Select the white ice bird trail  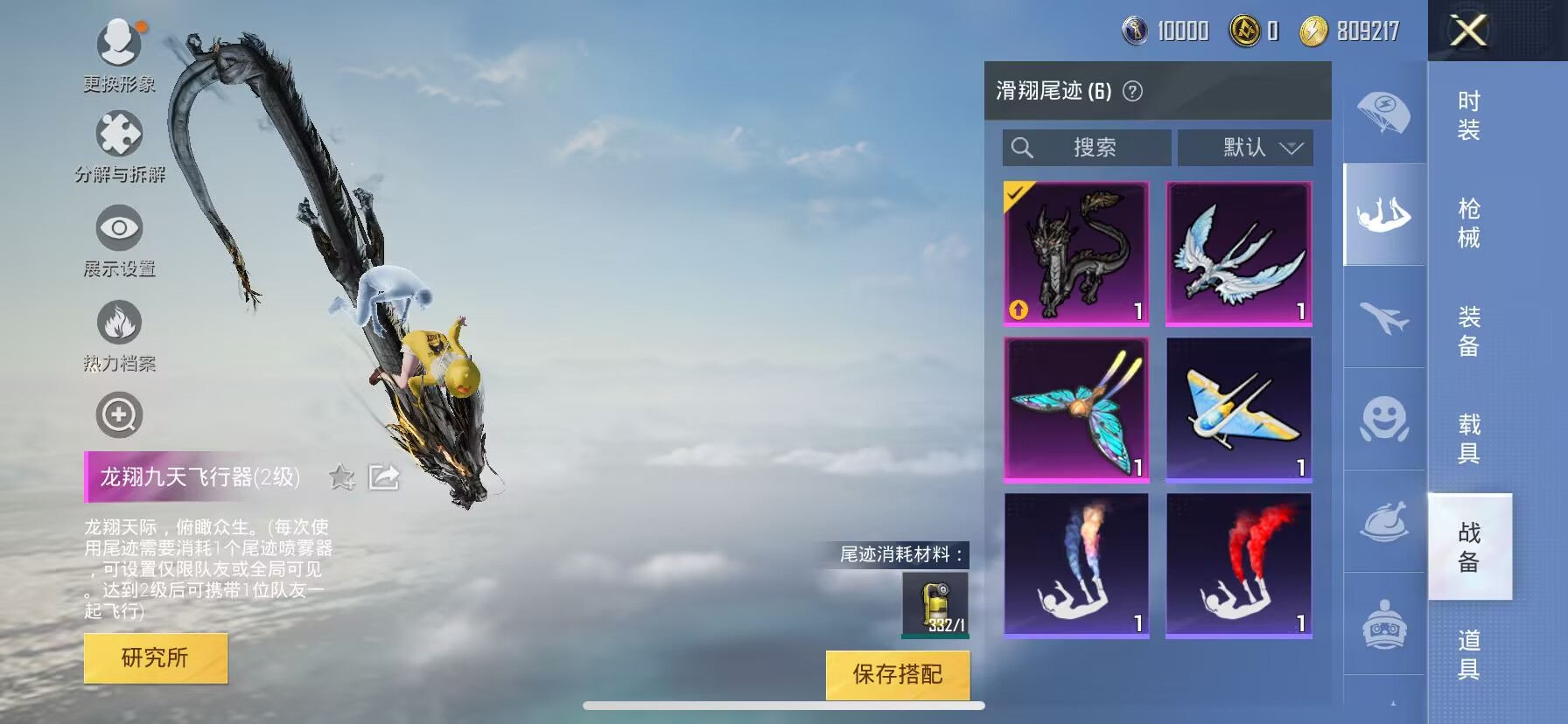(1238, 254)
